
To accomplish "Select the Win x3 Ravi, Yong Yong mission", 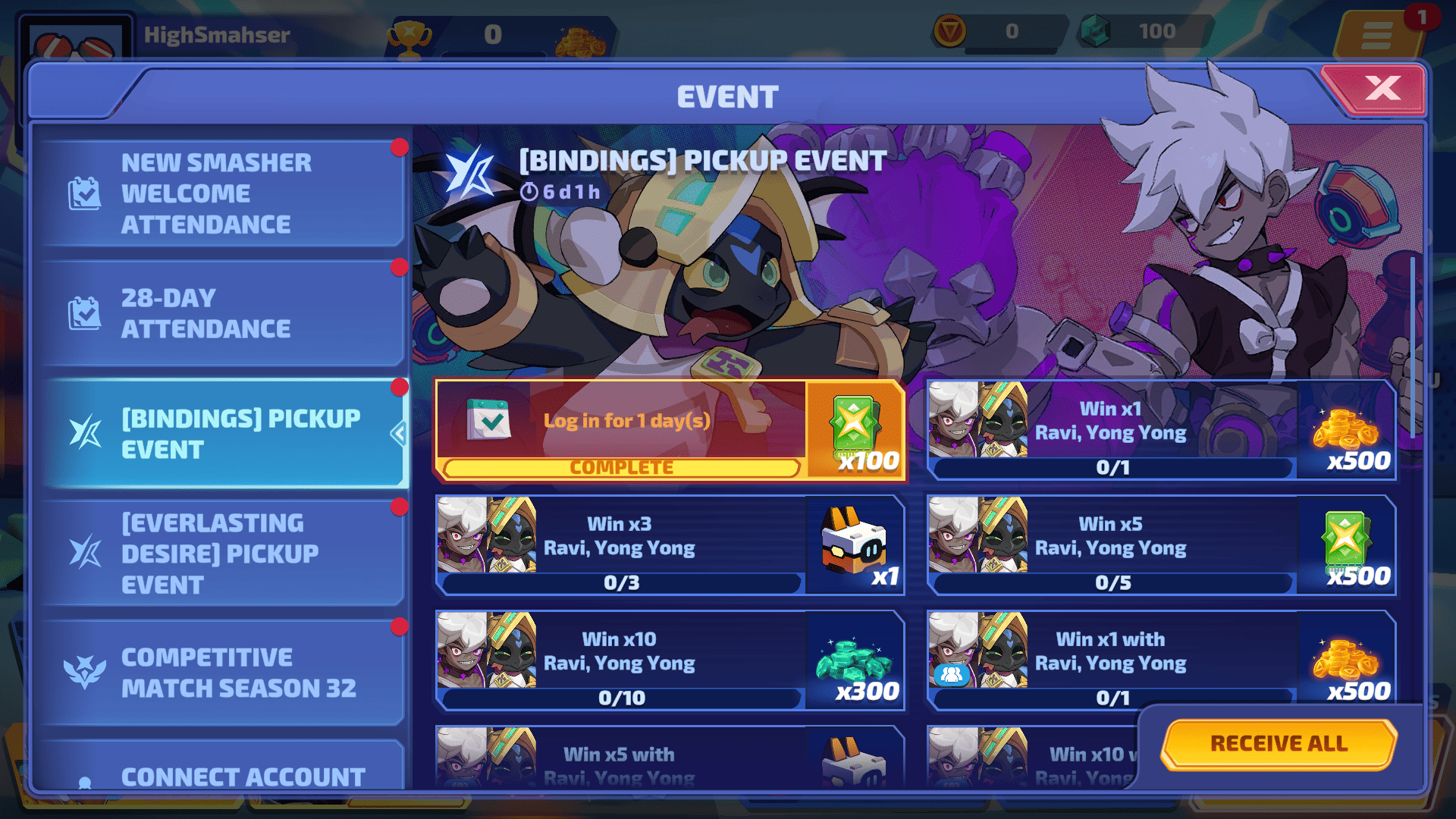I will (670, 546).
